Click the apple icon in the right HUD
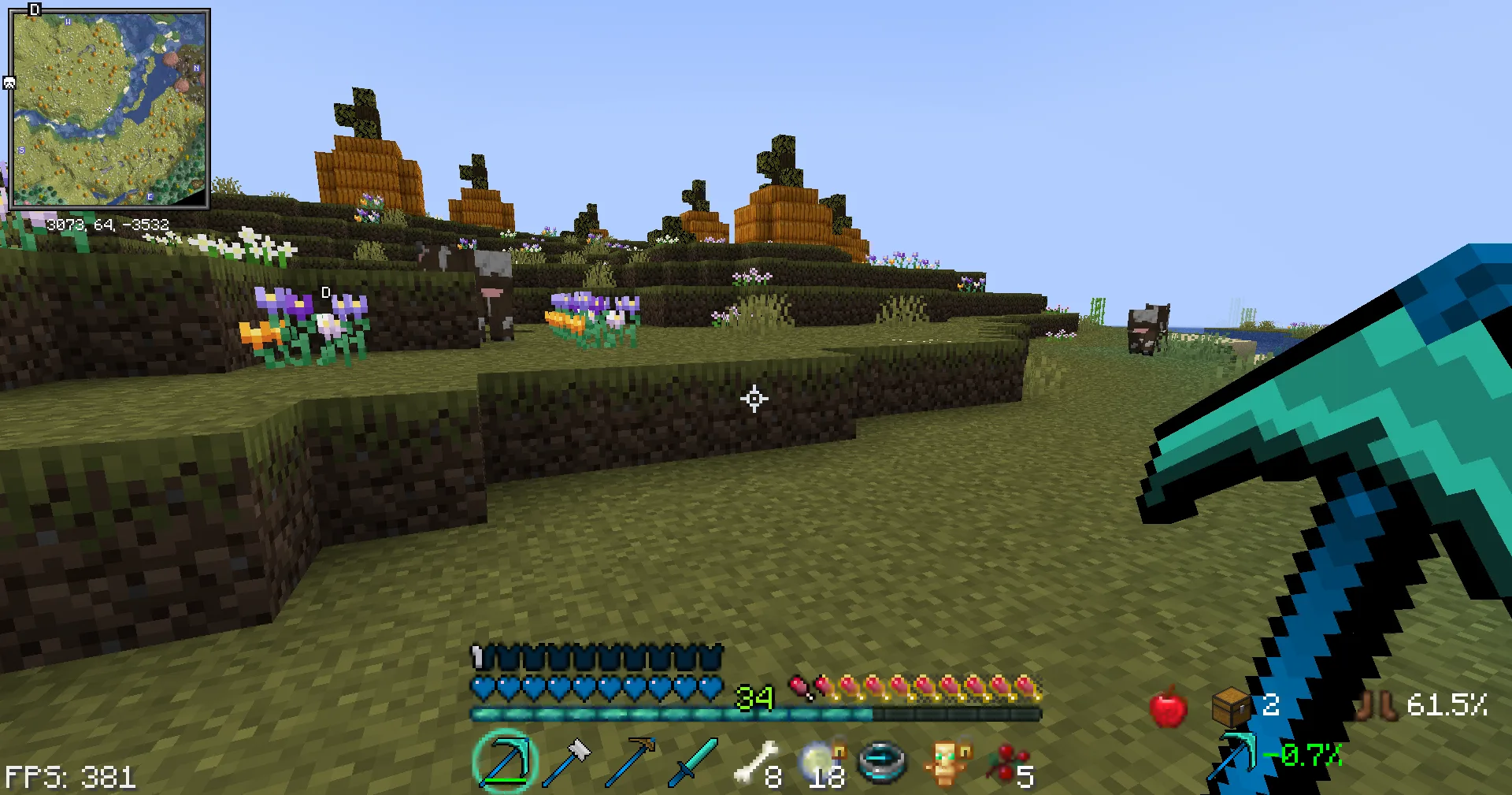This screenshot has width=1512, height=795. 1167,707
